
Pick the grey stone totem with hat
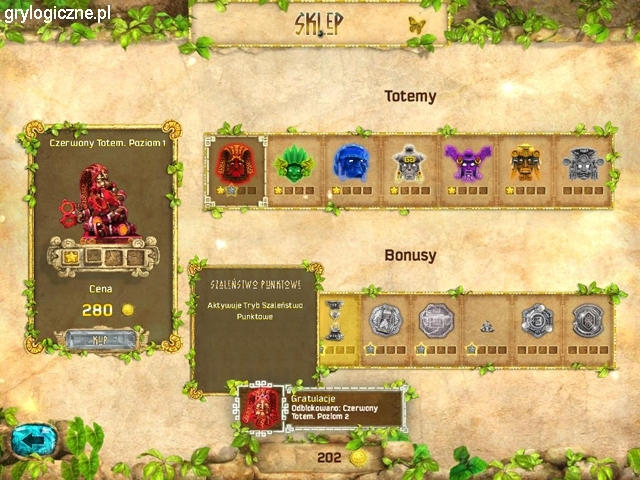pos(409,164)
